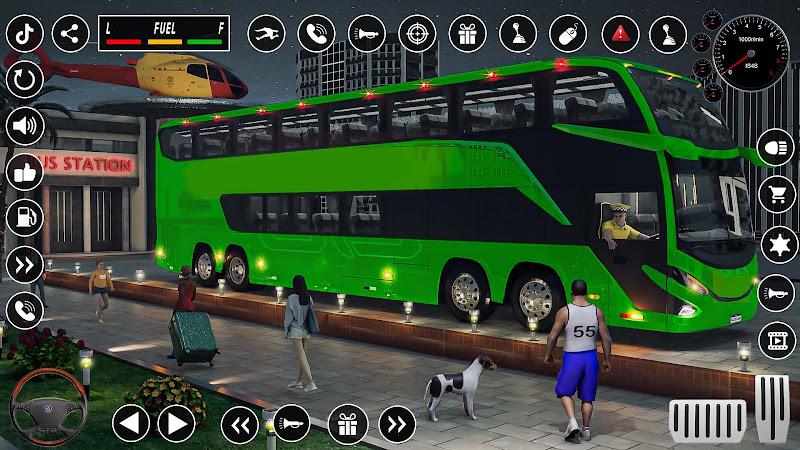800x450 pixels.
Task: Tap the share button
Action: 70,33
